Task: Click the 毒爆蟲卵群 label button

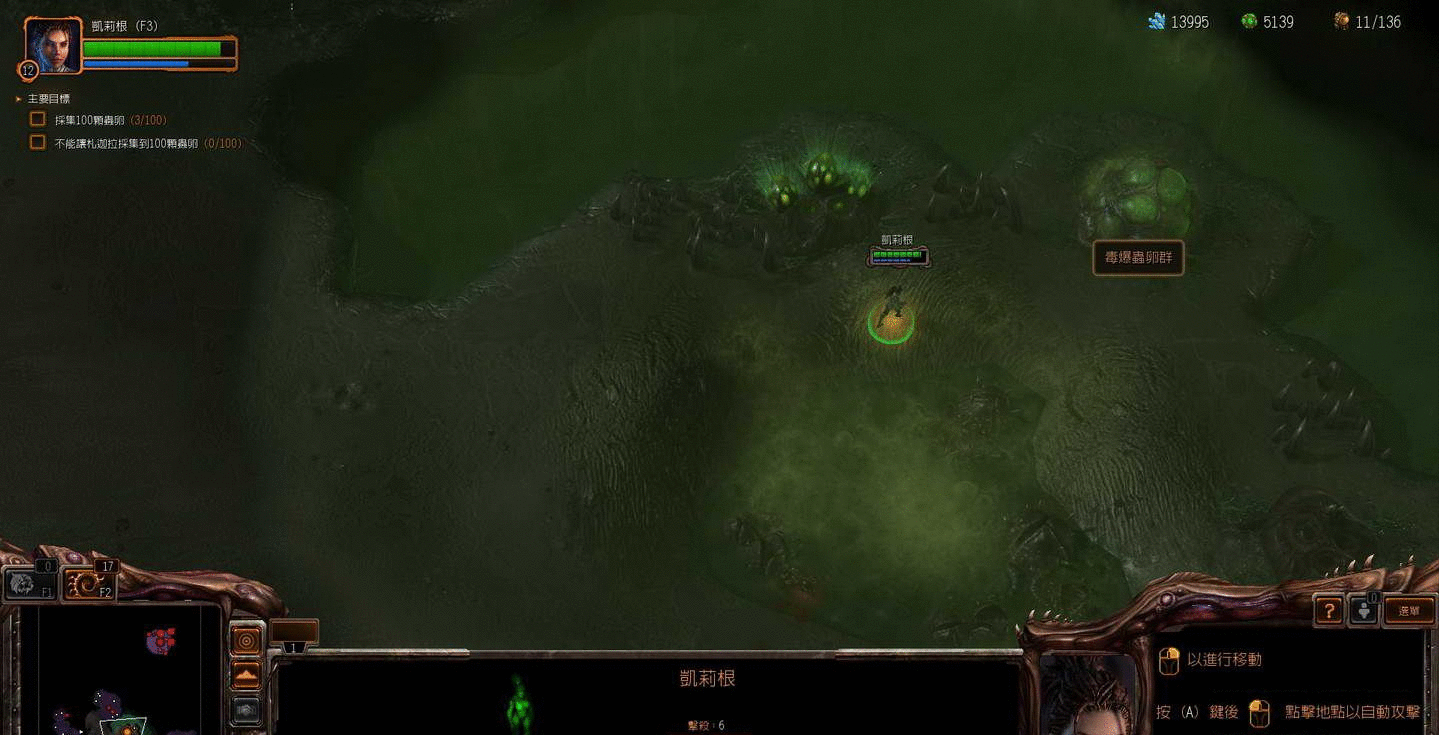Action: [1138, 258]
